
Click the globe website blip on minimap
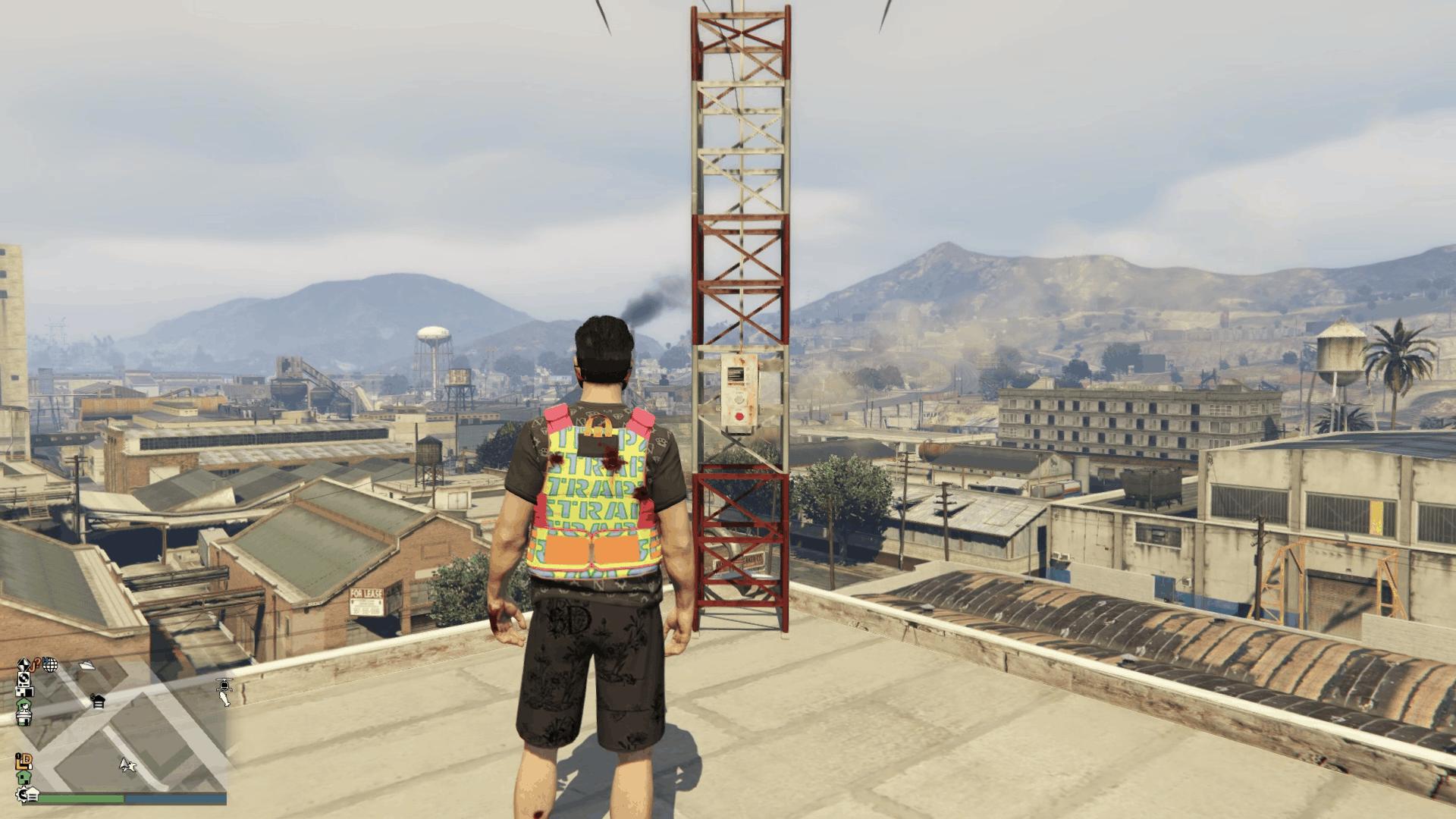click(x=50, y=664)
